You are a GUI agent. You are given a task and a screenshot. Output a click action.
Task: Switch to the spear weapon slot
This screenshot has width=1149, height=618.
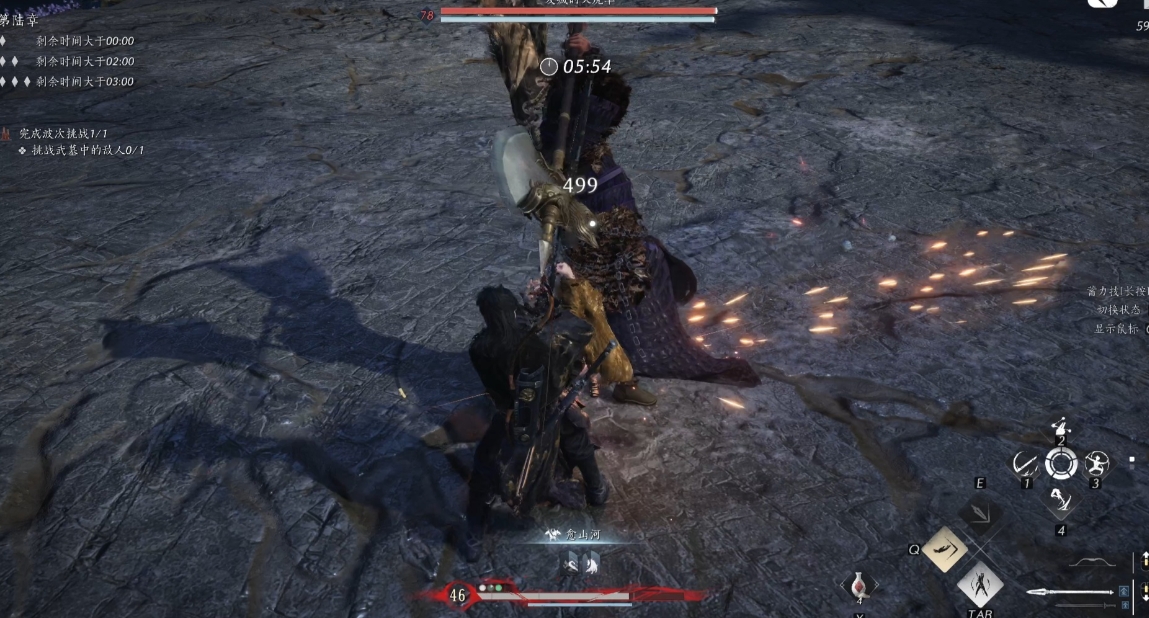(x=1069, y=594)
